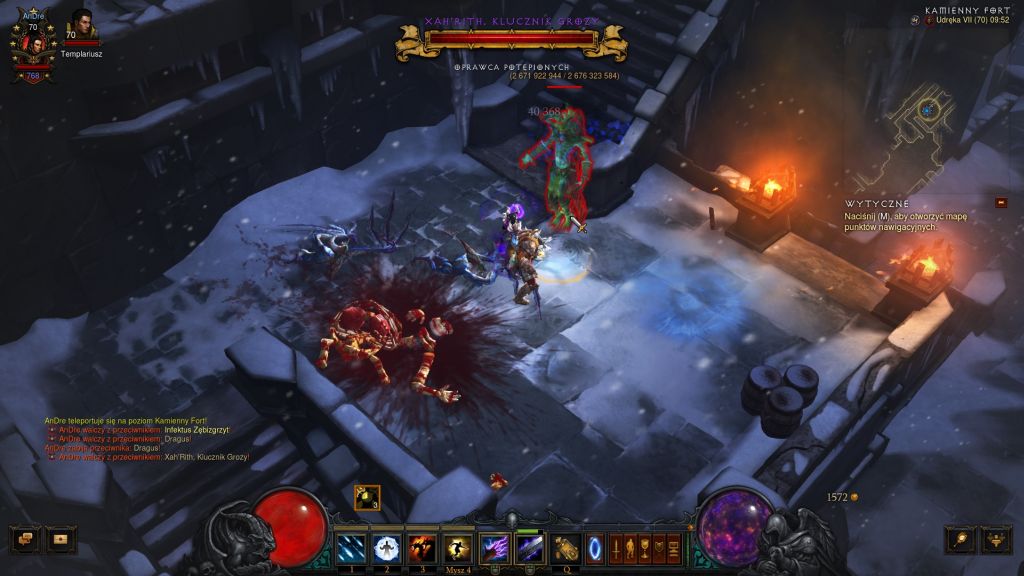This screenshot has width=1024, height=576.
Task: Click the buff icon with 3 stacks
Action: (366, 497)
